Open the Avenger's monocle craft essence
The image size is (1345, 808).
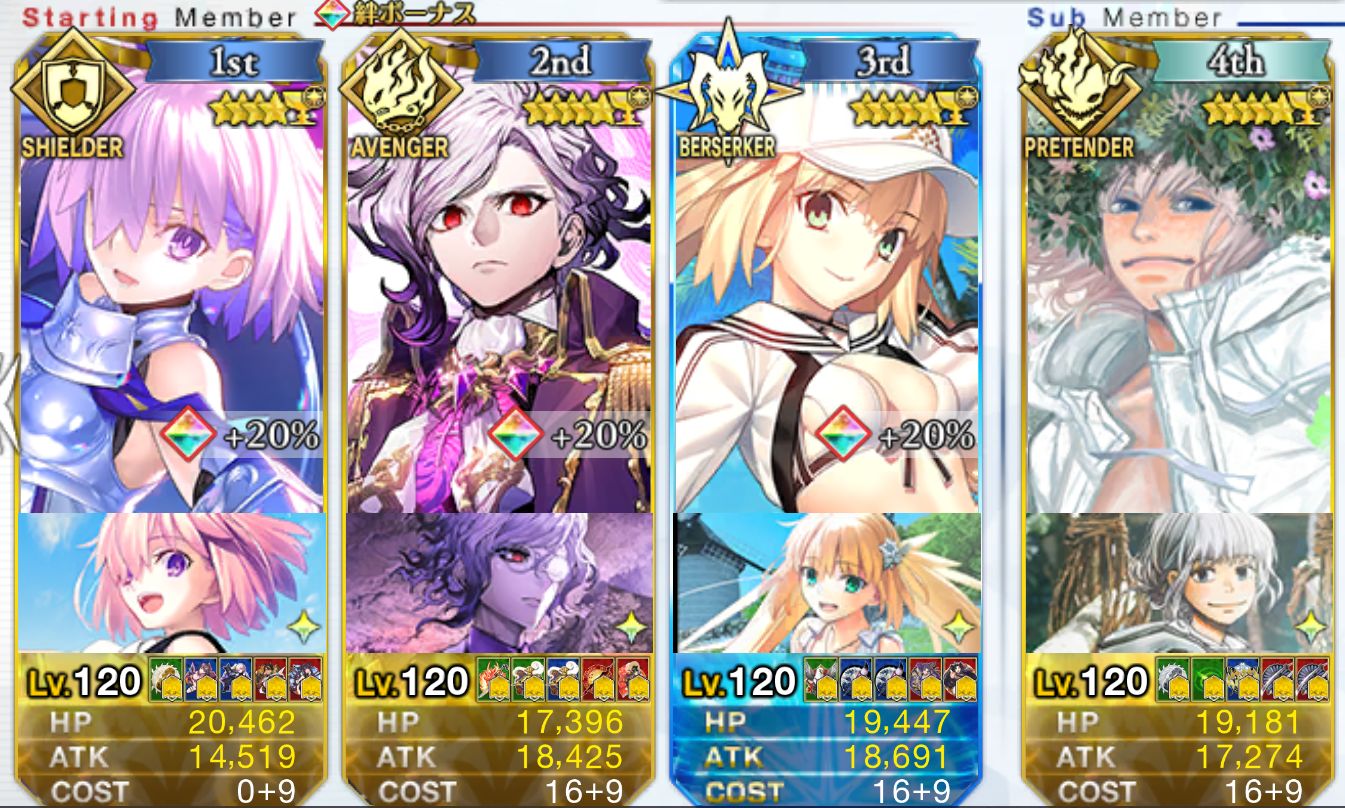(x=498, y=582)
